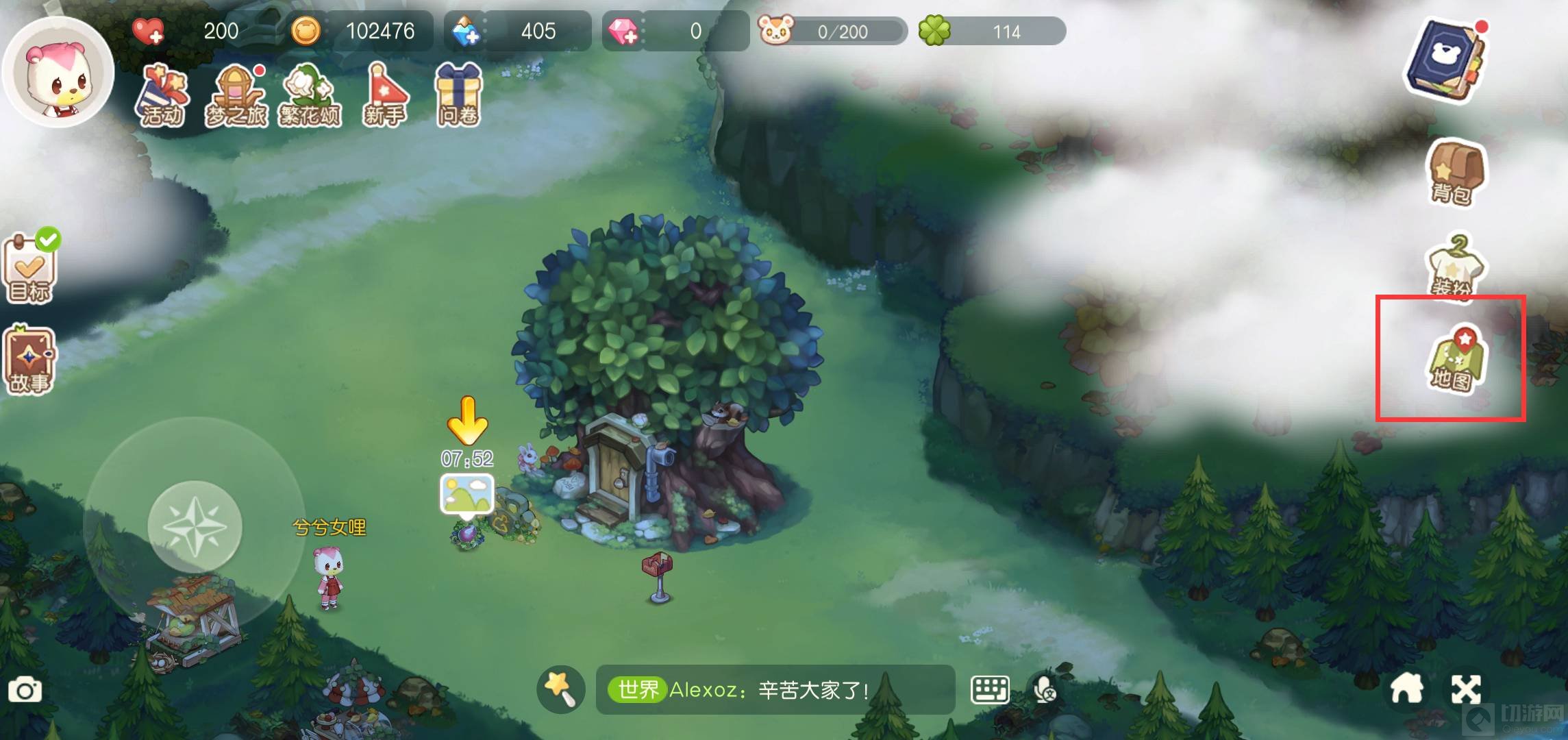Open the blue bear journal book
Viewport: 1568px width, 740px height.
click(x=1445, y=62)
